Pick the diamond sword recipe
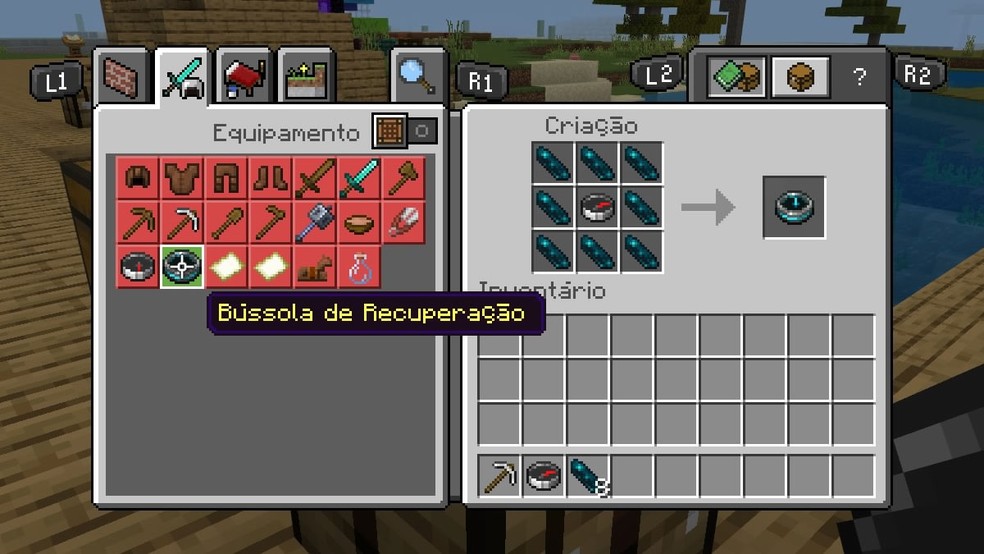The height and width of the screenshot is (554, 984). [x=359, y=179]
